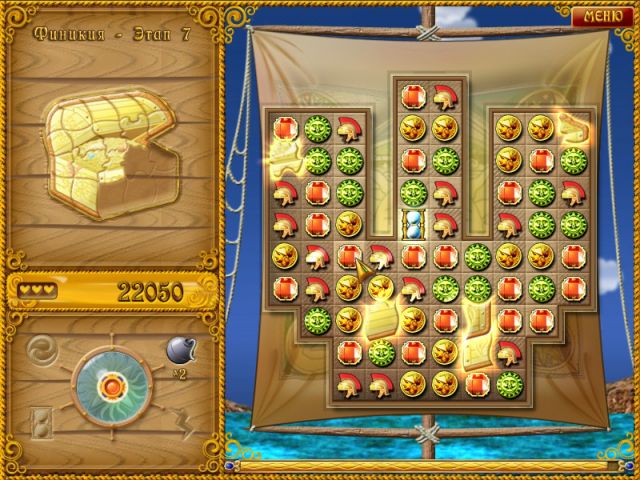Image resolution: width=640 pixels, height=480 pixels.
Task: Select the blue hourglass tile on the board
Action: (x=412, y=223)
